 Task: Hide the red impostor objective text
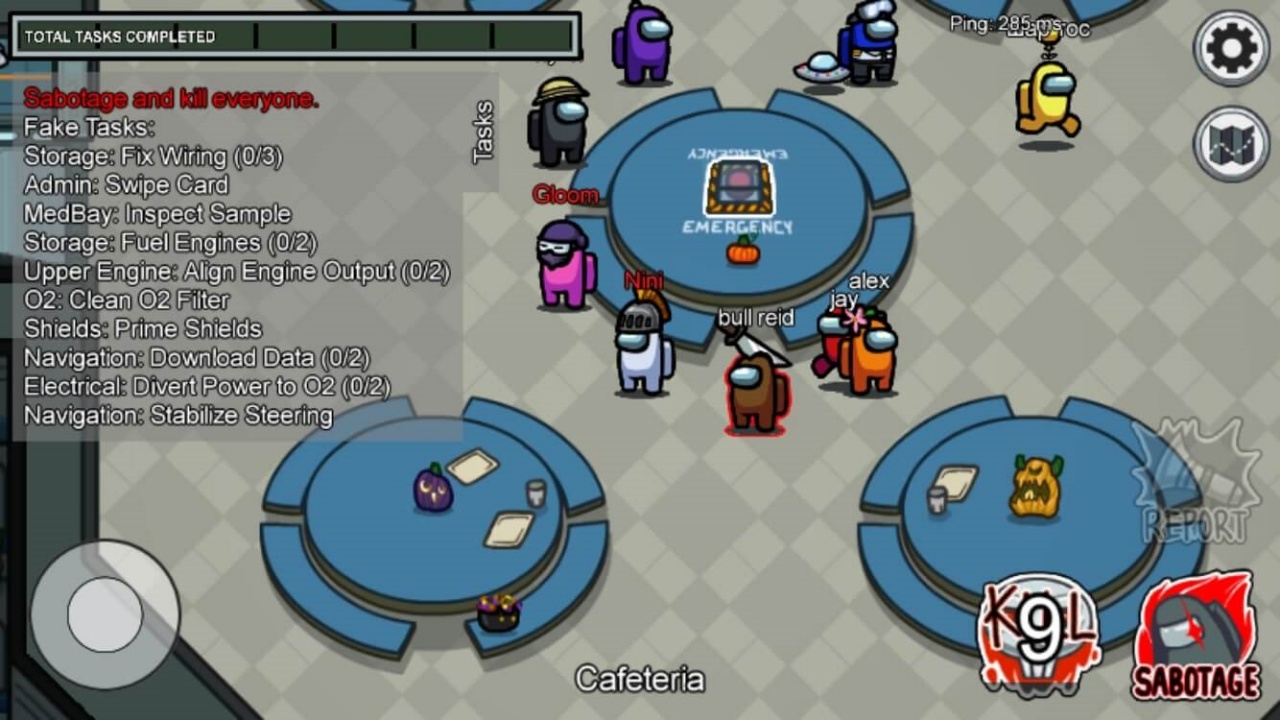click(169, 98)
